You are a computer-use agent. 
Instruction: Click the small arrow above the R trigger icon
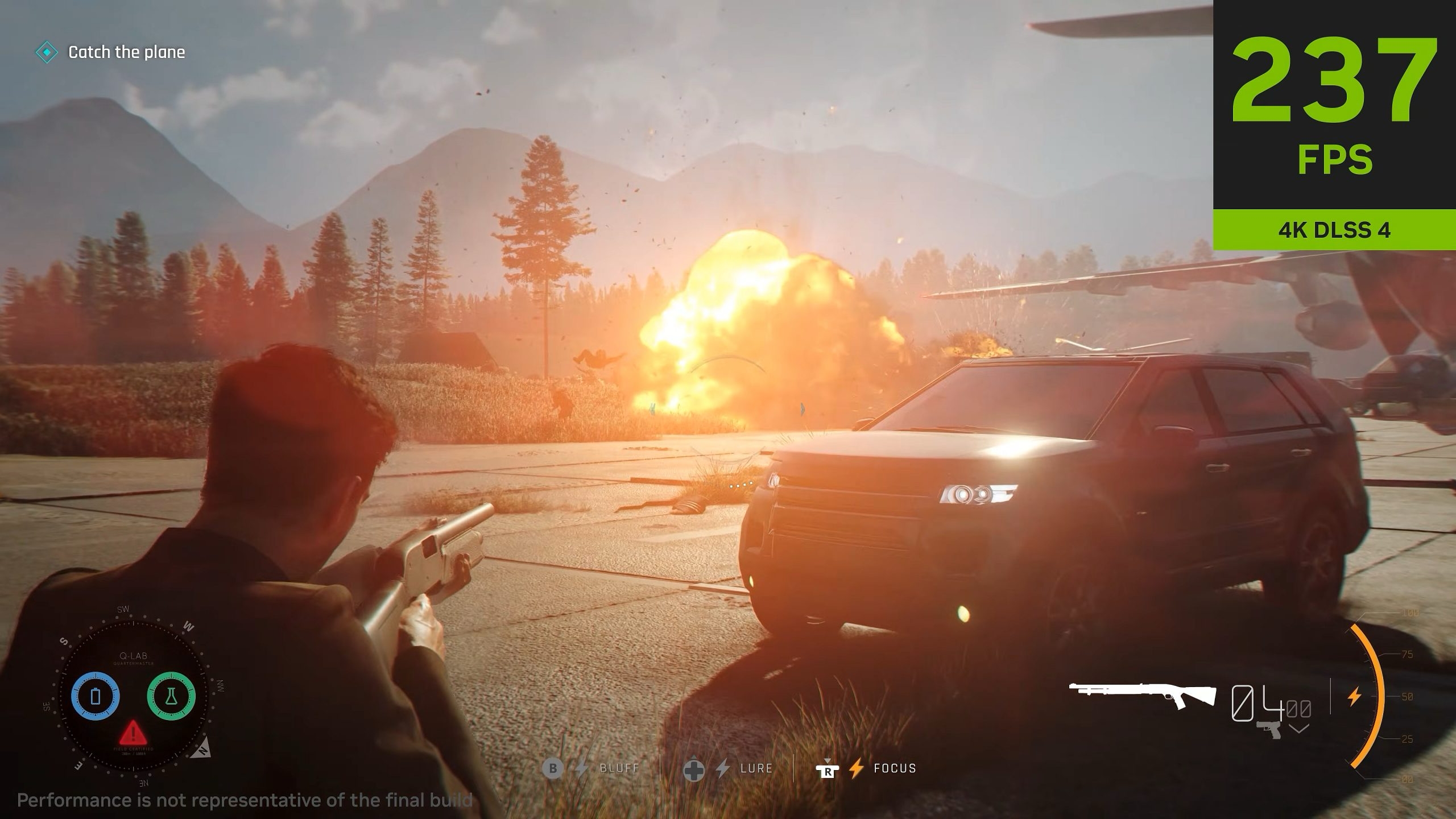pos(828,760)
